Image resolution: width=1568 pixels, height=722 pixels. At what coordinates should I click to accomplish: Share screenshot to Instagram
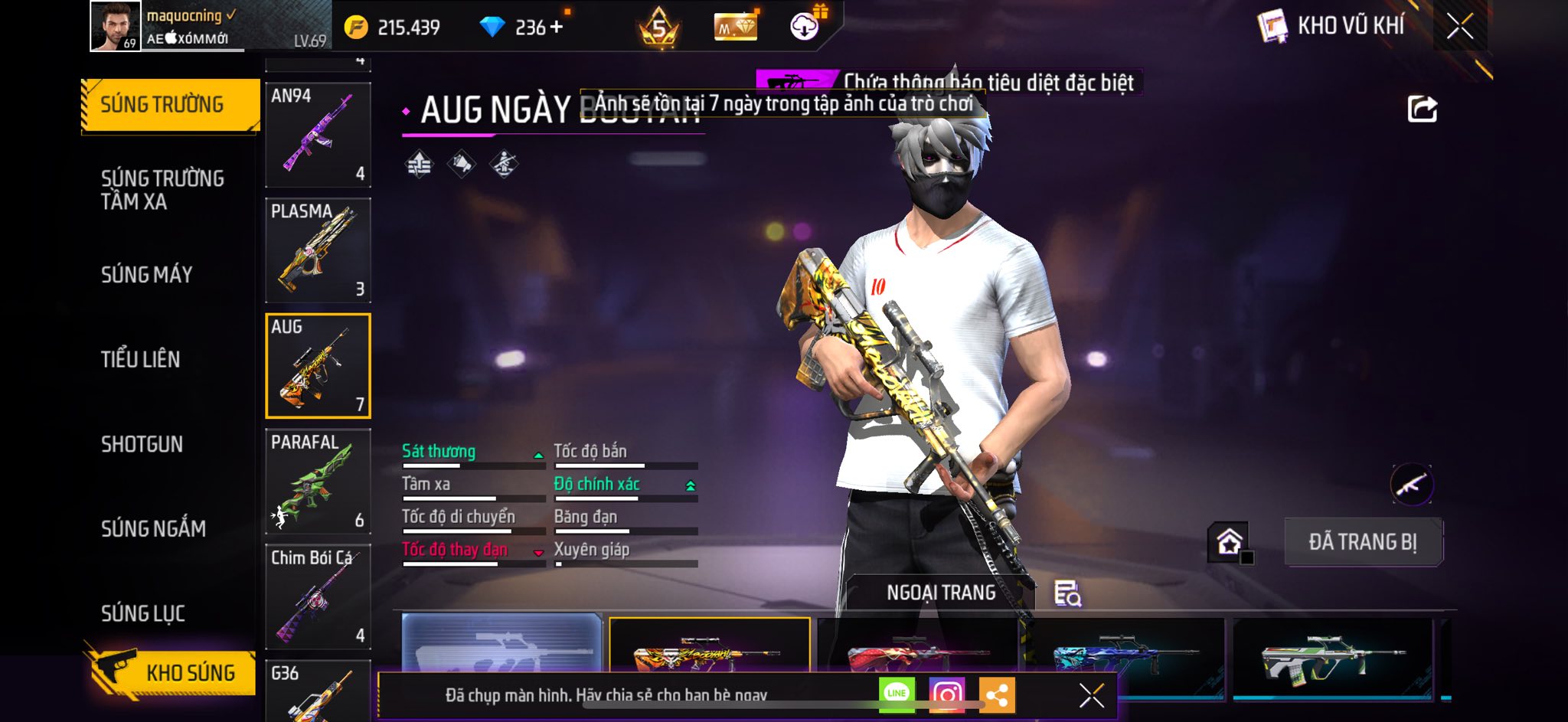pyautogui.click(x=946, y=694)
